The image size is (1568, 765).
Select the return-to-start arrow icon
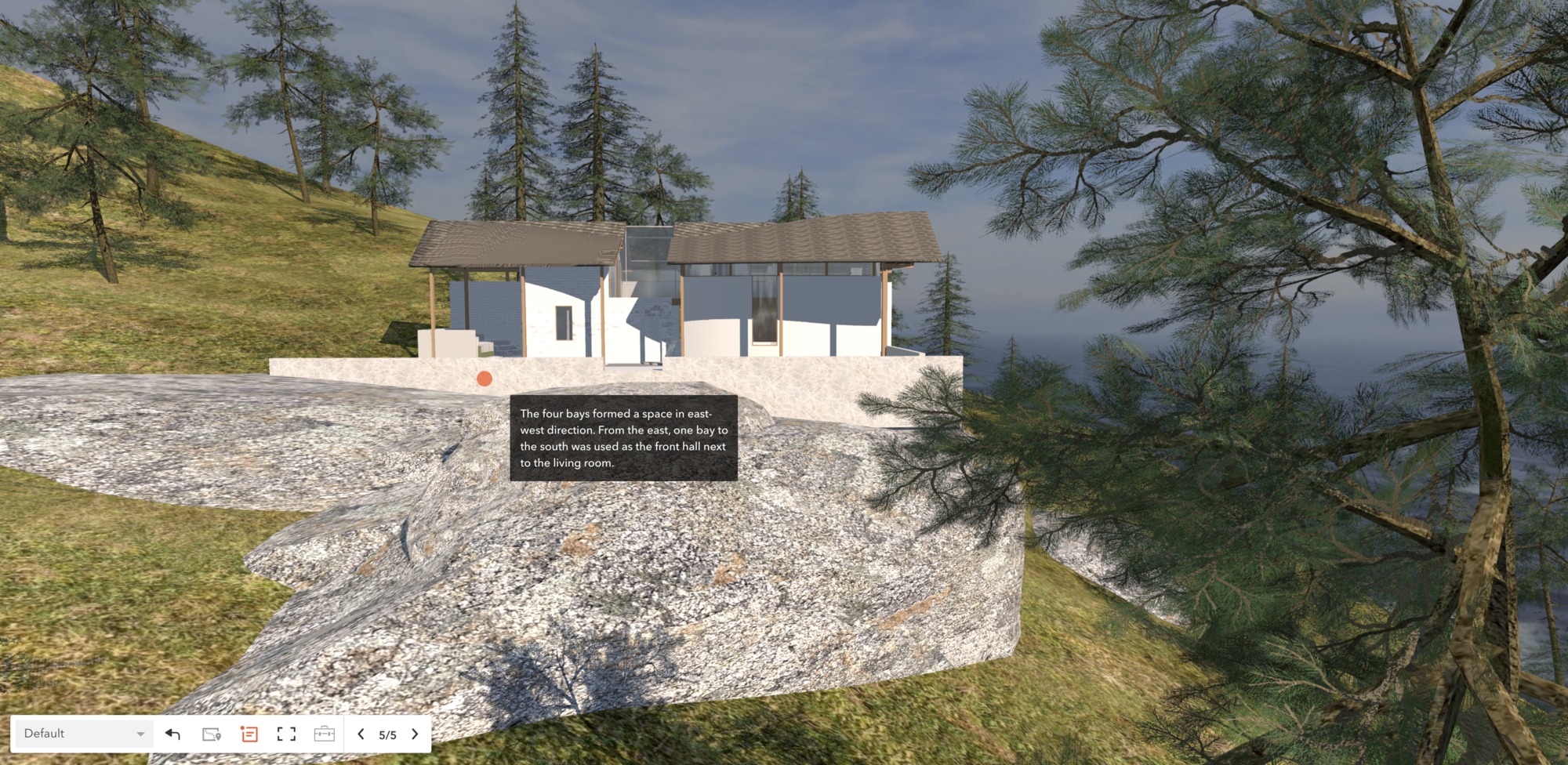tap(171, 734)
